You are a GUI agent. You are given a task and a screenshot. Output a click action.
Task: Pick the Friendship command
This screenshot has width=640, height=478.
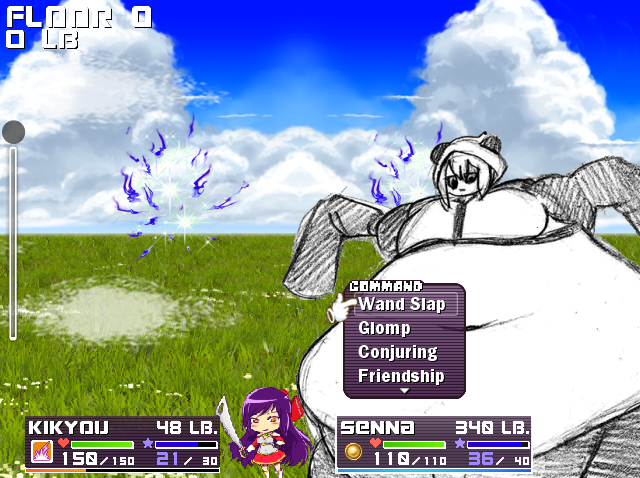point(401,376)
